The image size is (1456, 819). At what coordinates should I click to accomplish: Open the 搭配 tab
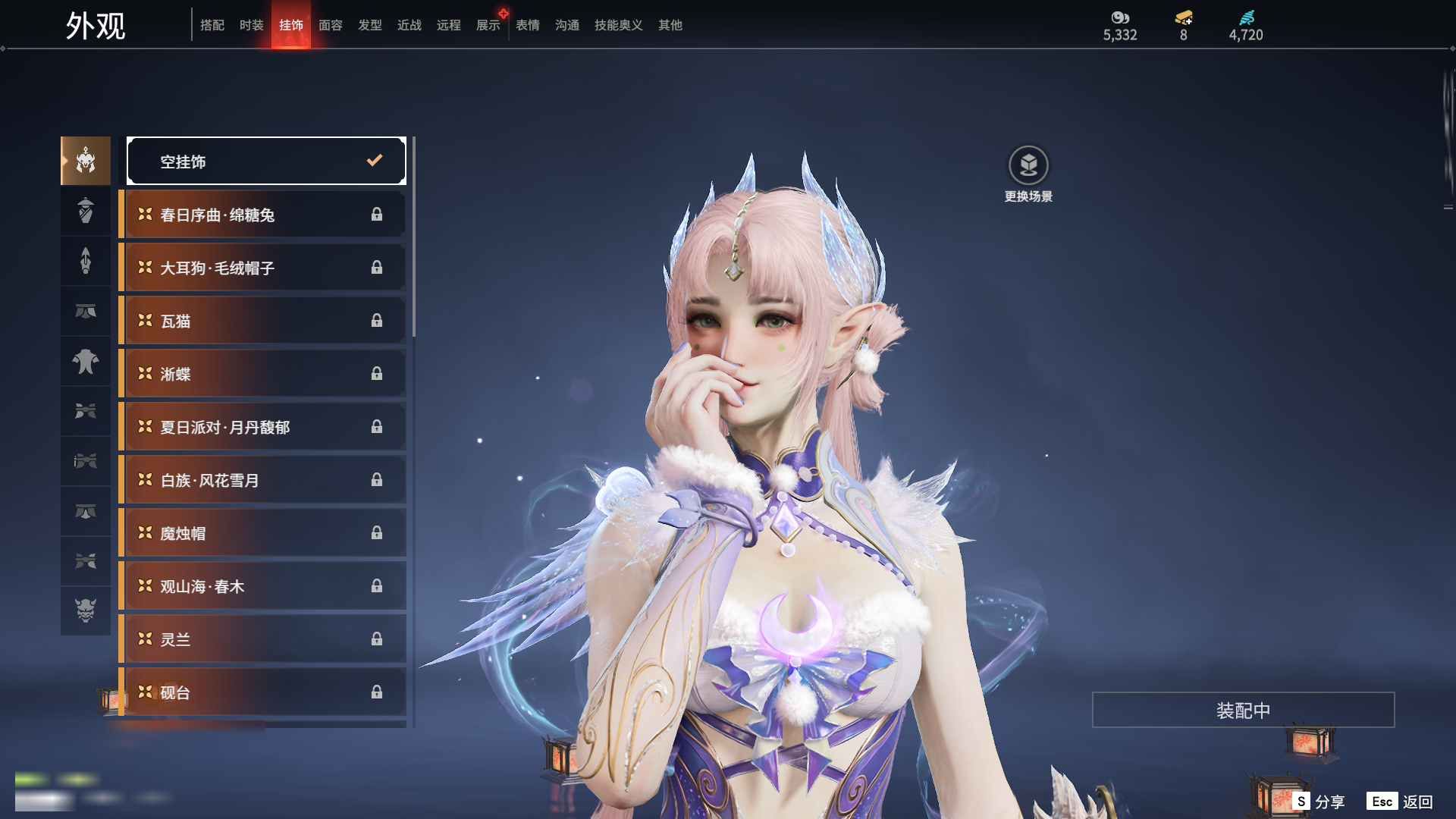pyautogui.click(x=212, y=25)
